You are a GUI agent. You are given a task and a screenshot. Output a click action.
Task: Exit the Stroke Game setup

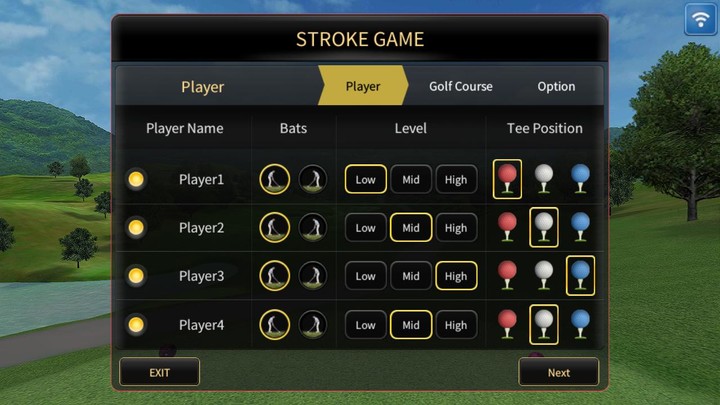pyautogui.click(x=159, y=372)
